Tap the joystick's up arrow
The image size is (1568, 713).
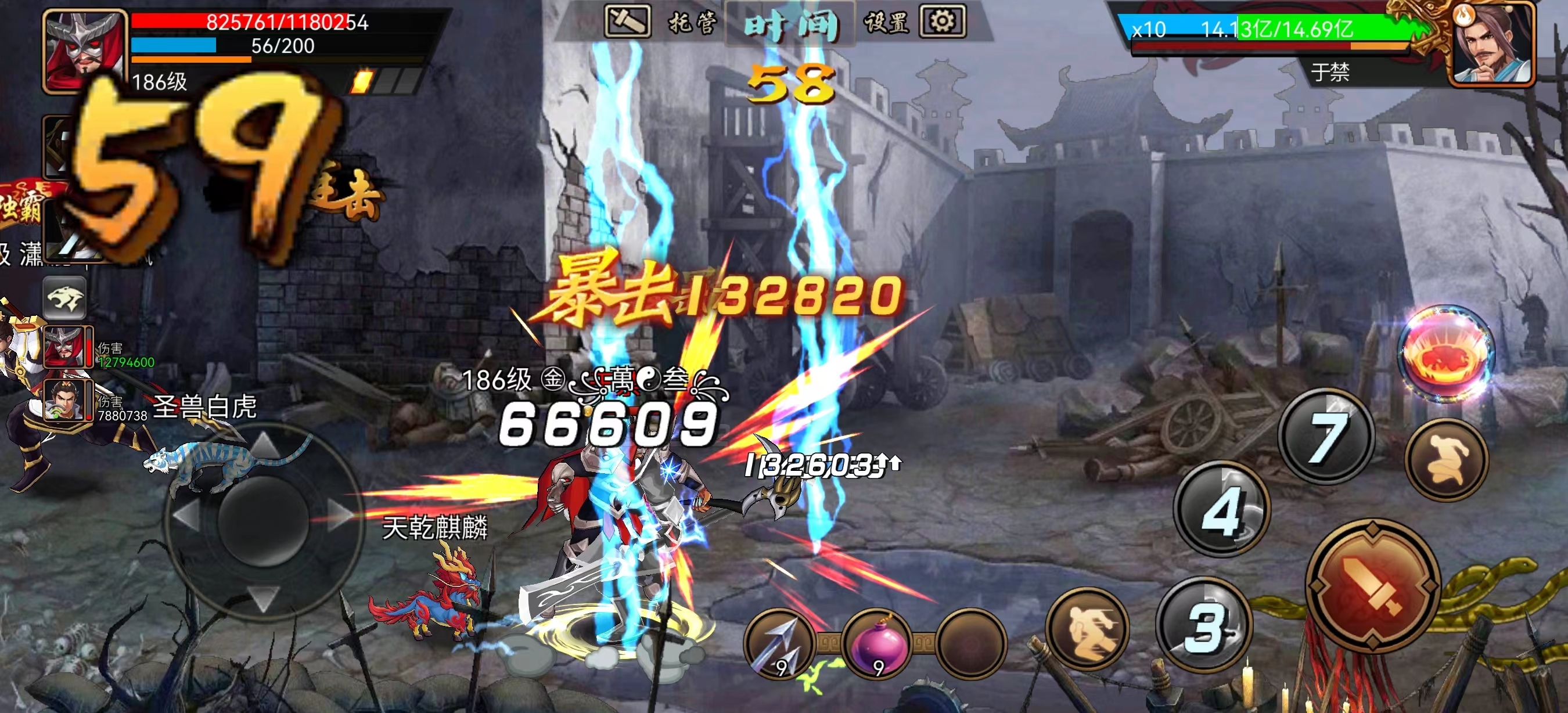pos(265,444)
